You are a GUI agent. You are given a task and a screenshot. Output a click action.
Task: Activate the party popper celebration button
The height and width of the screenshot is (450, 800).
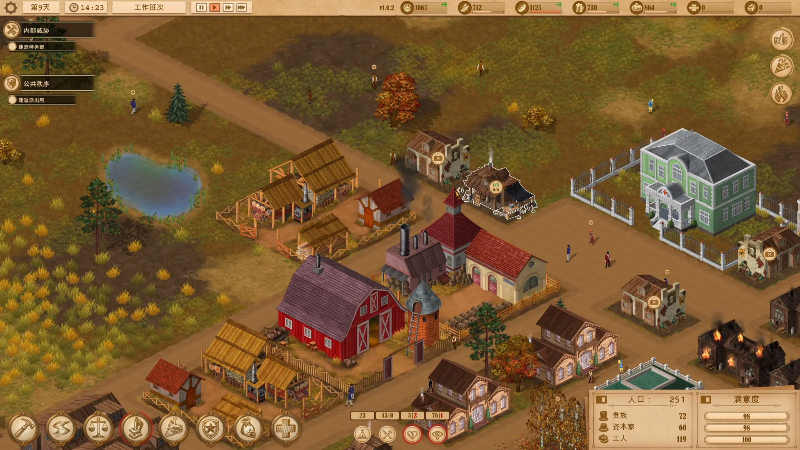coord(781,66)
